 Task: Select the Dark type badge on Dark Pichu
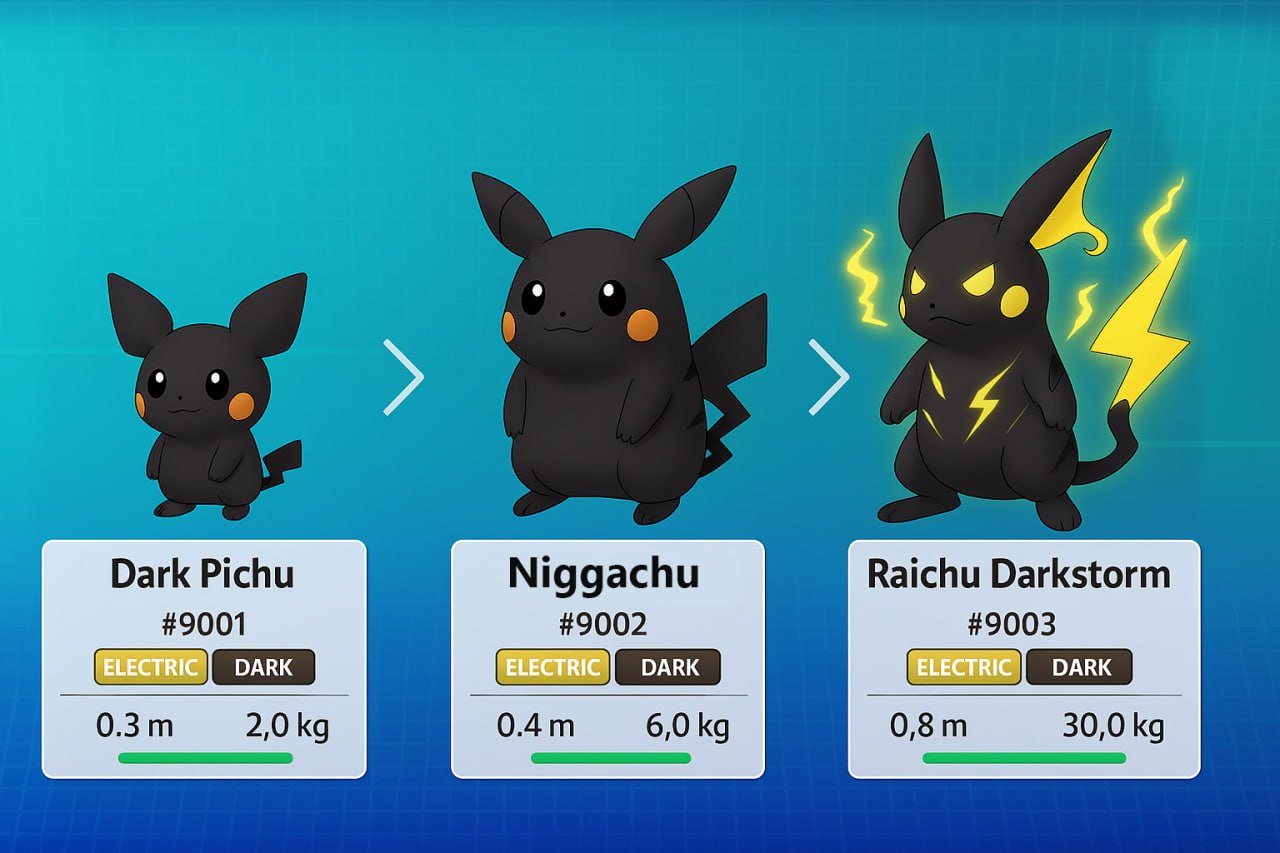coord(263,668)
